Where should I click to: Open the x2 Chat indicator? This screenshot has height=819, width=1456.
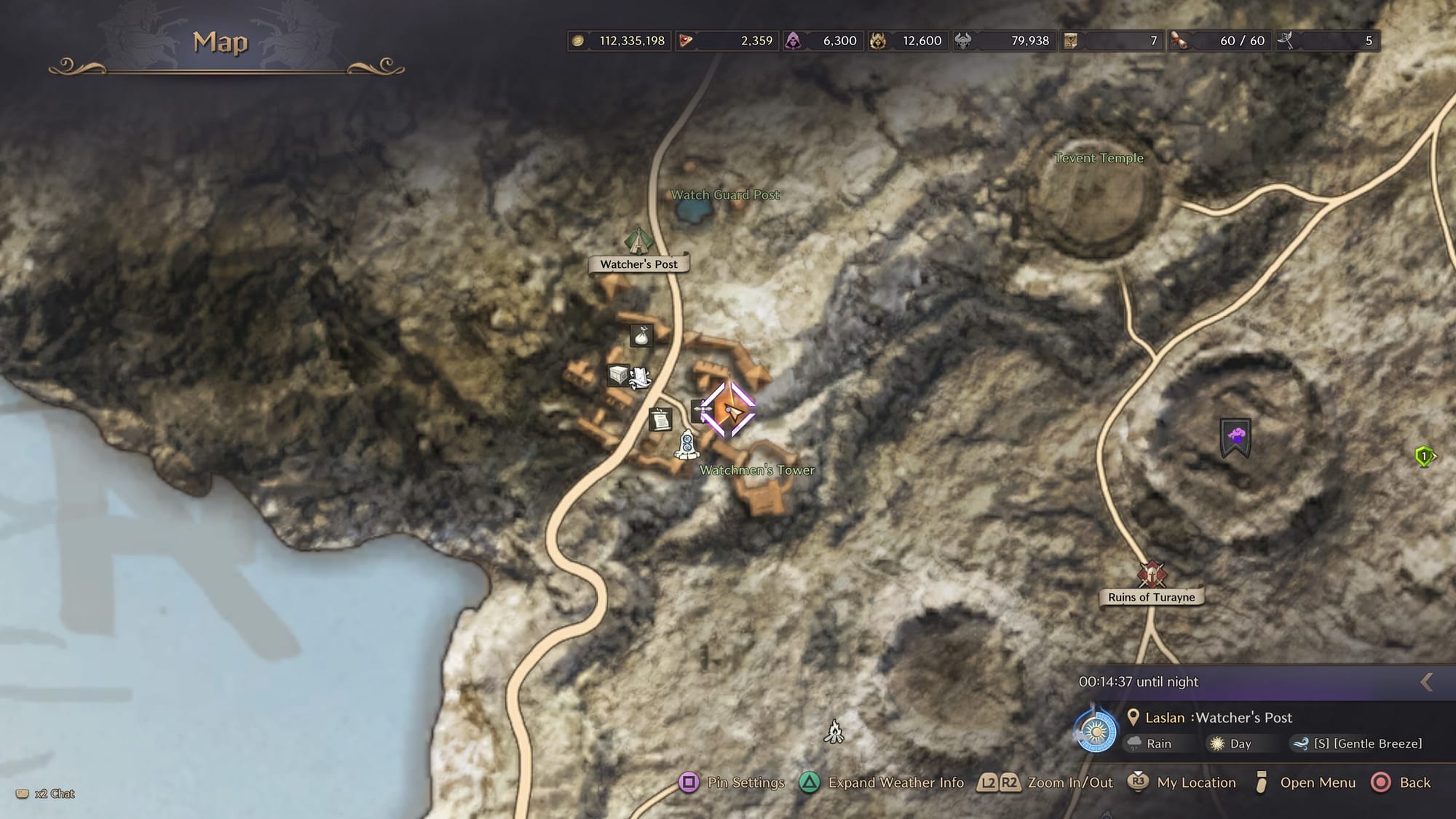tap(46, 794)
